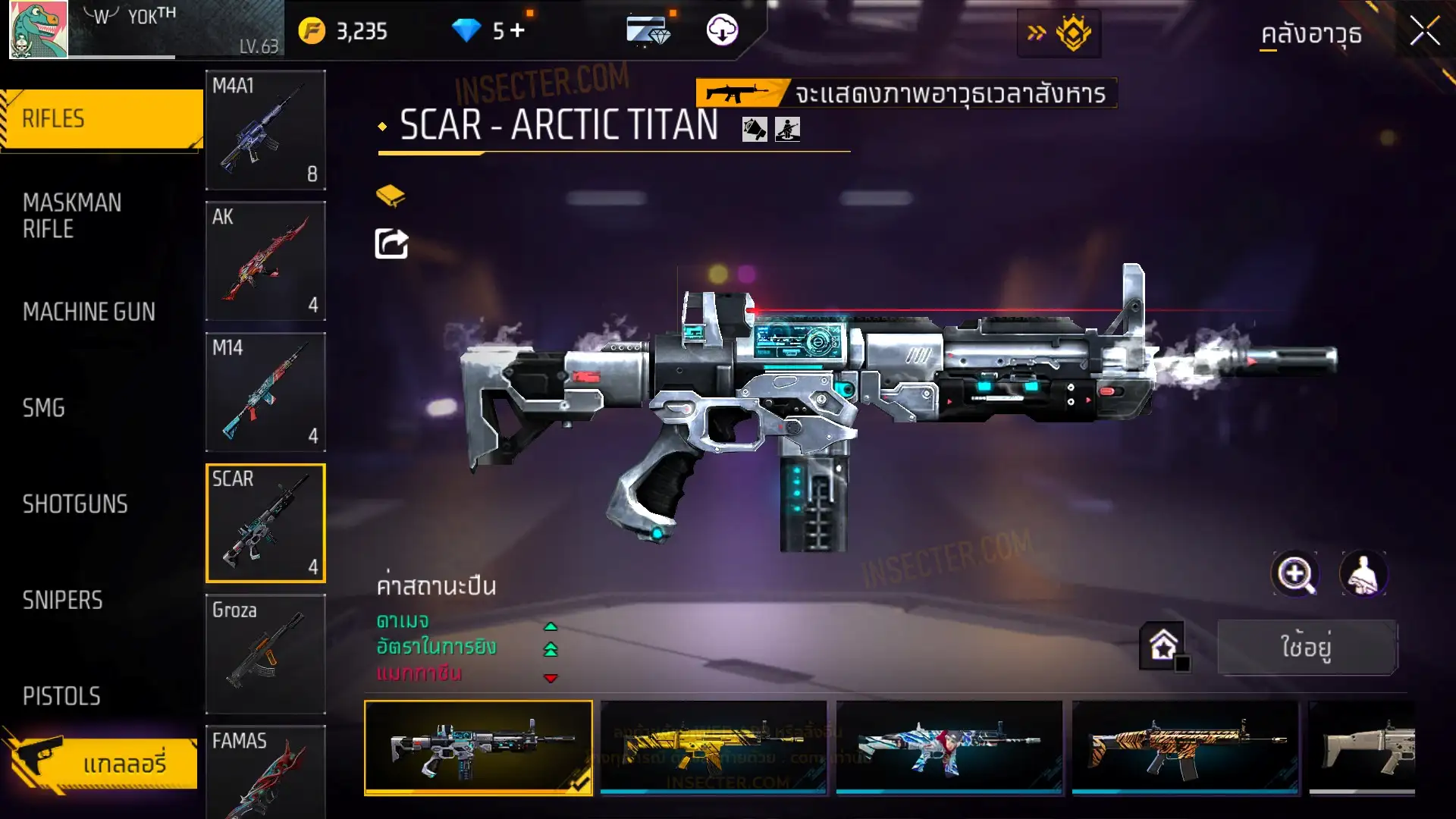Select the M4A1 weapon tile

pyautogui.click(x=265, y=130)
